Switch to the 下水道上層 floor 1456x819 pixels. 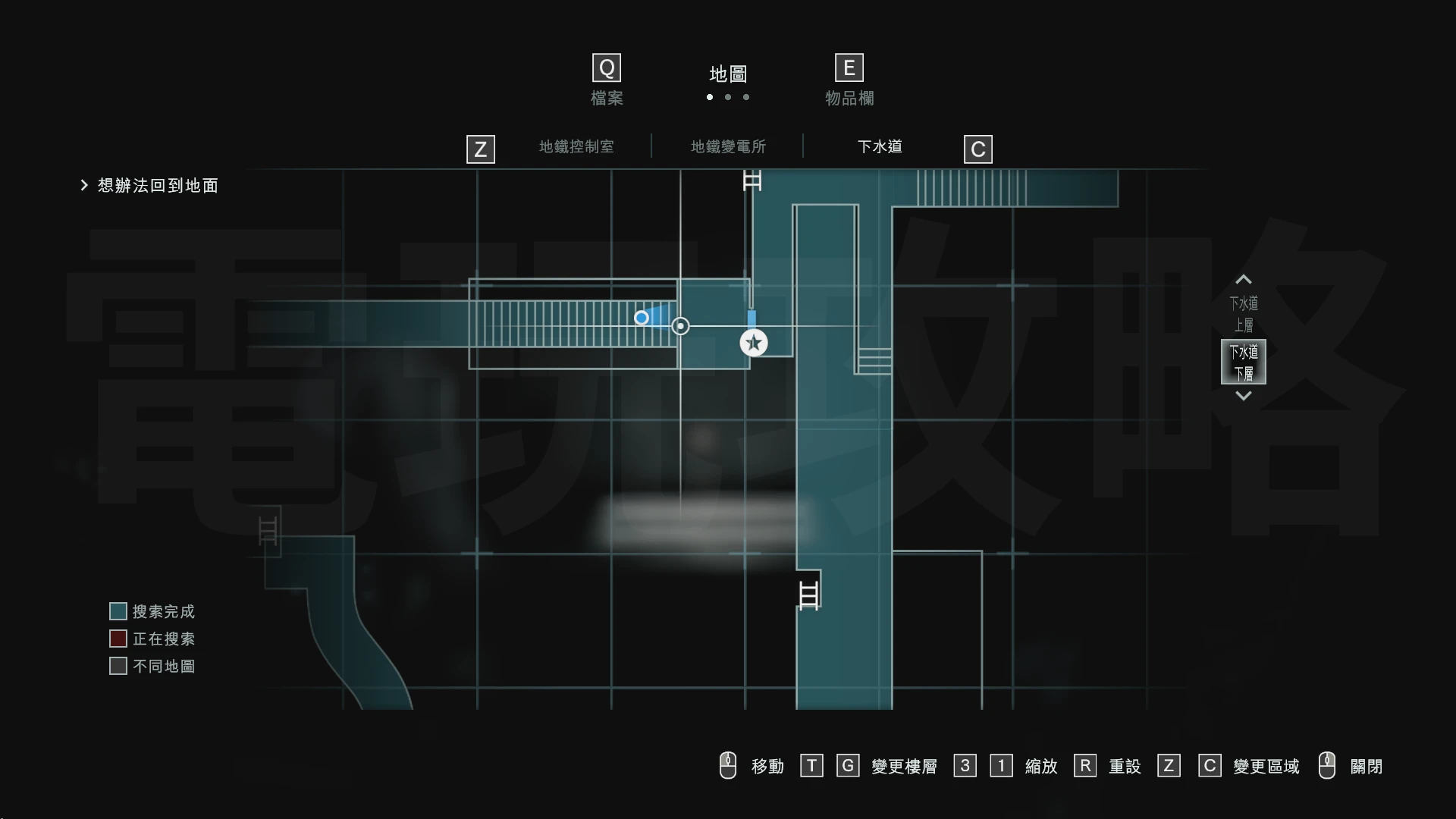(1244, 314)
